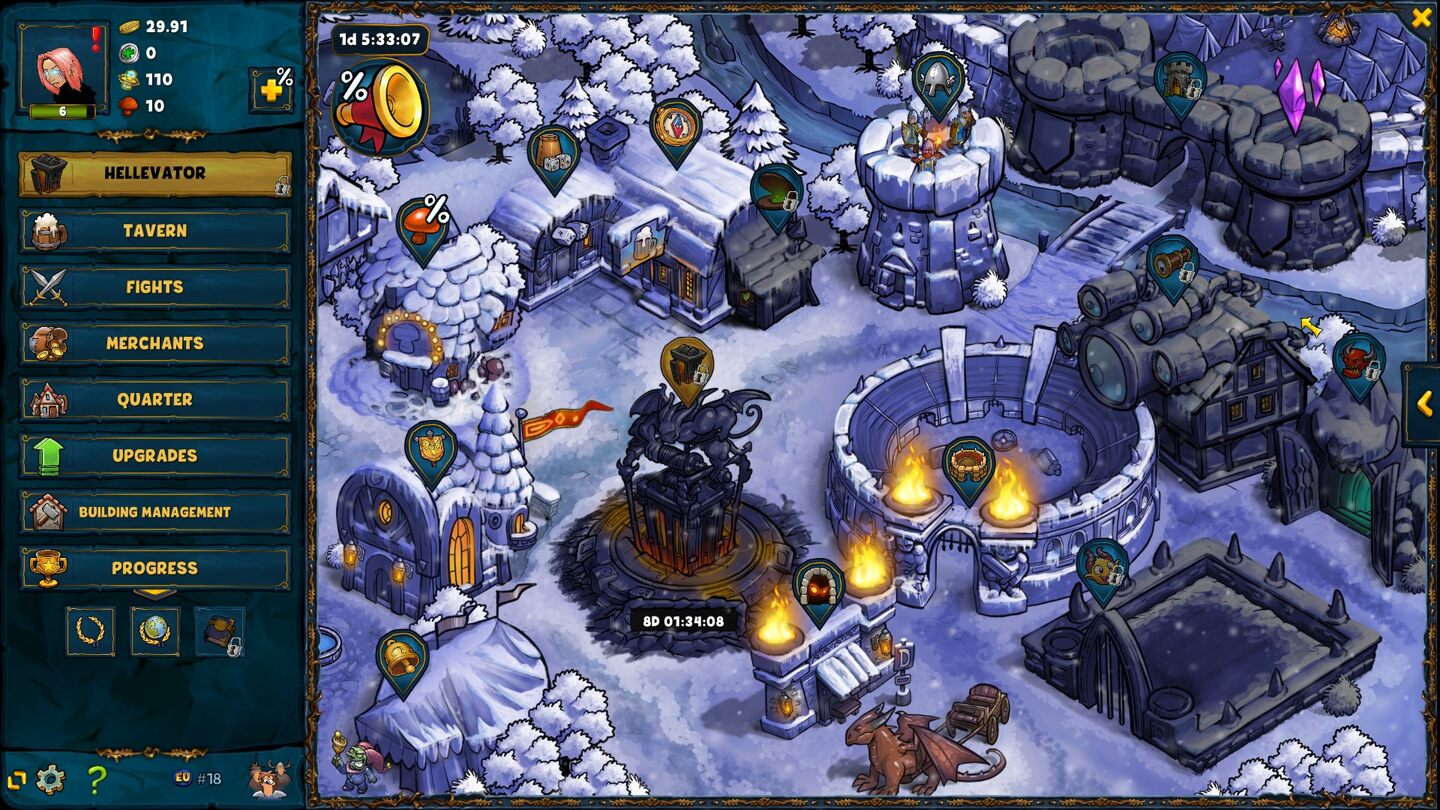Open the Upgrades menu
The width and height of the screenshot is (1440, 810).
(x=155, y=455)
